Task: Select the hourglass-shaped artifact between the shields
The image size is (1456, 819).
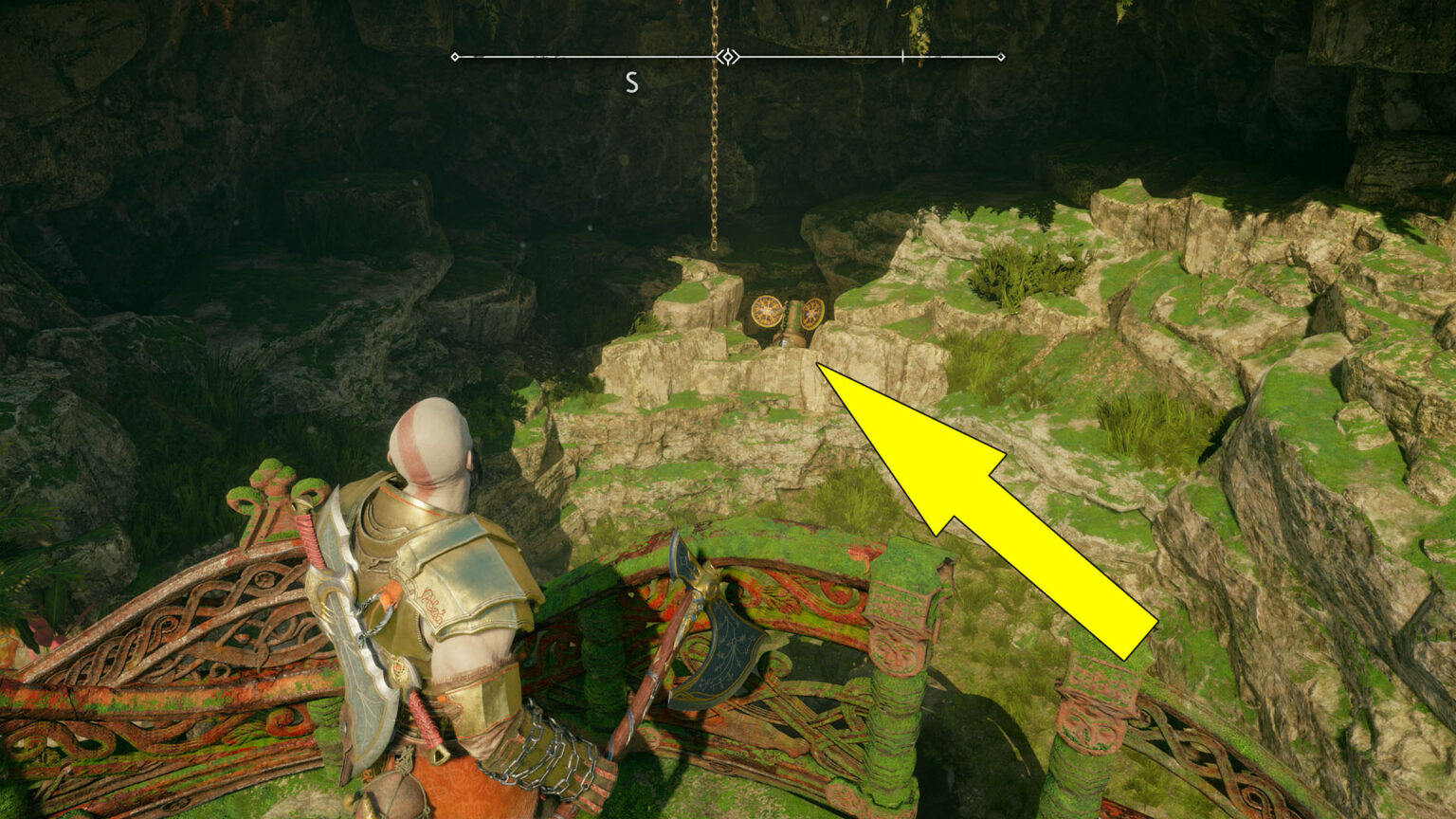Action: click(x=792, y=322)
